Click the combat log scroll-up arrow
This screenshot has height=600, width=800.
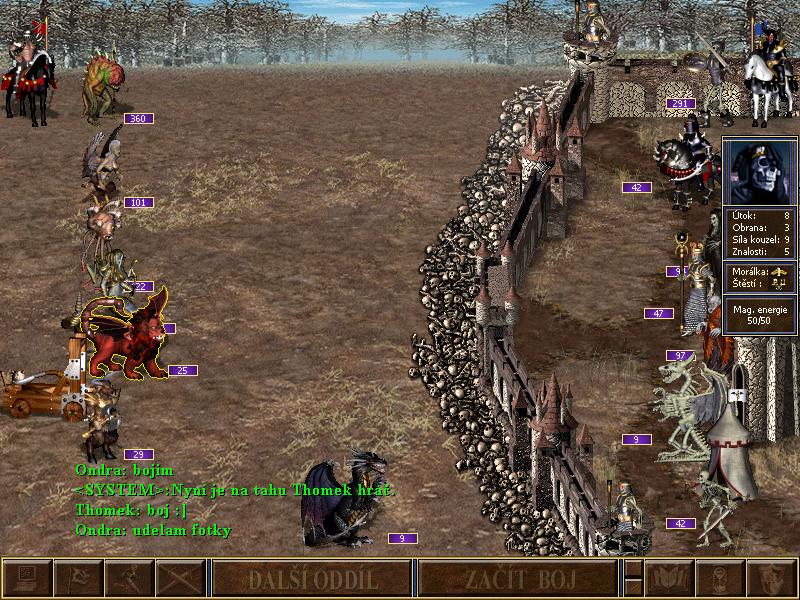pos(632,568)
